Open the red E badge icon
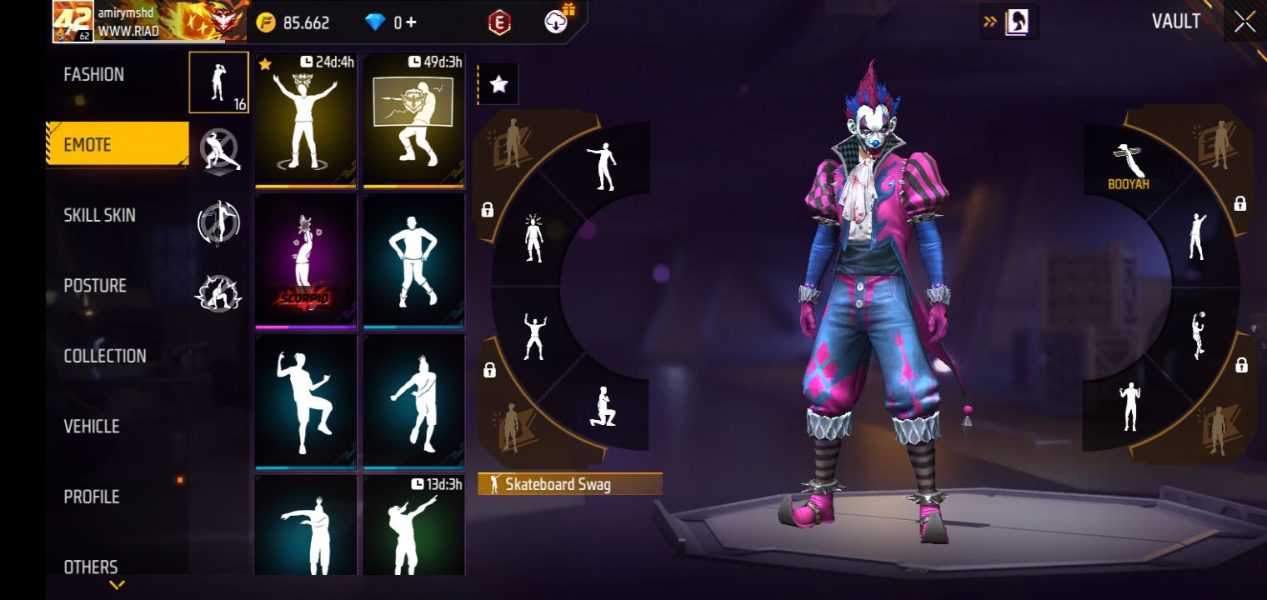This screenshot has width=1267, height=600. click(x=499, y=22)
